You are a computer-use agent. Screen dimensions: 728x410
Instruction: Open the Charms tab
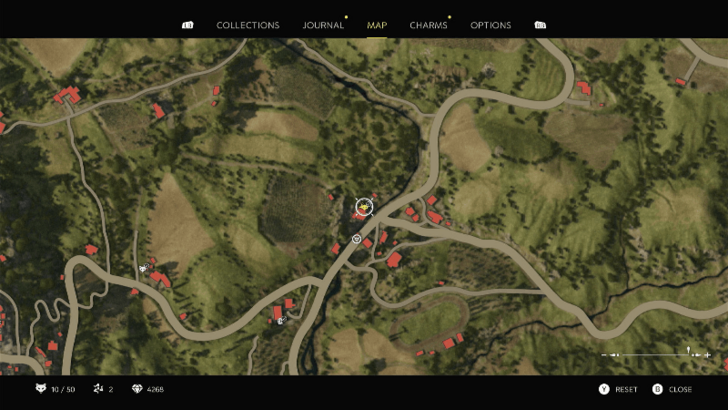[x=428, y=25]
